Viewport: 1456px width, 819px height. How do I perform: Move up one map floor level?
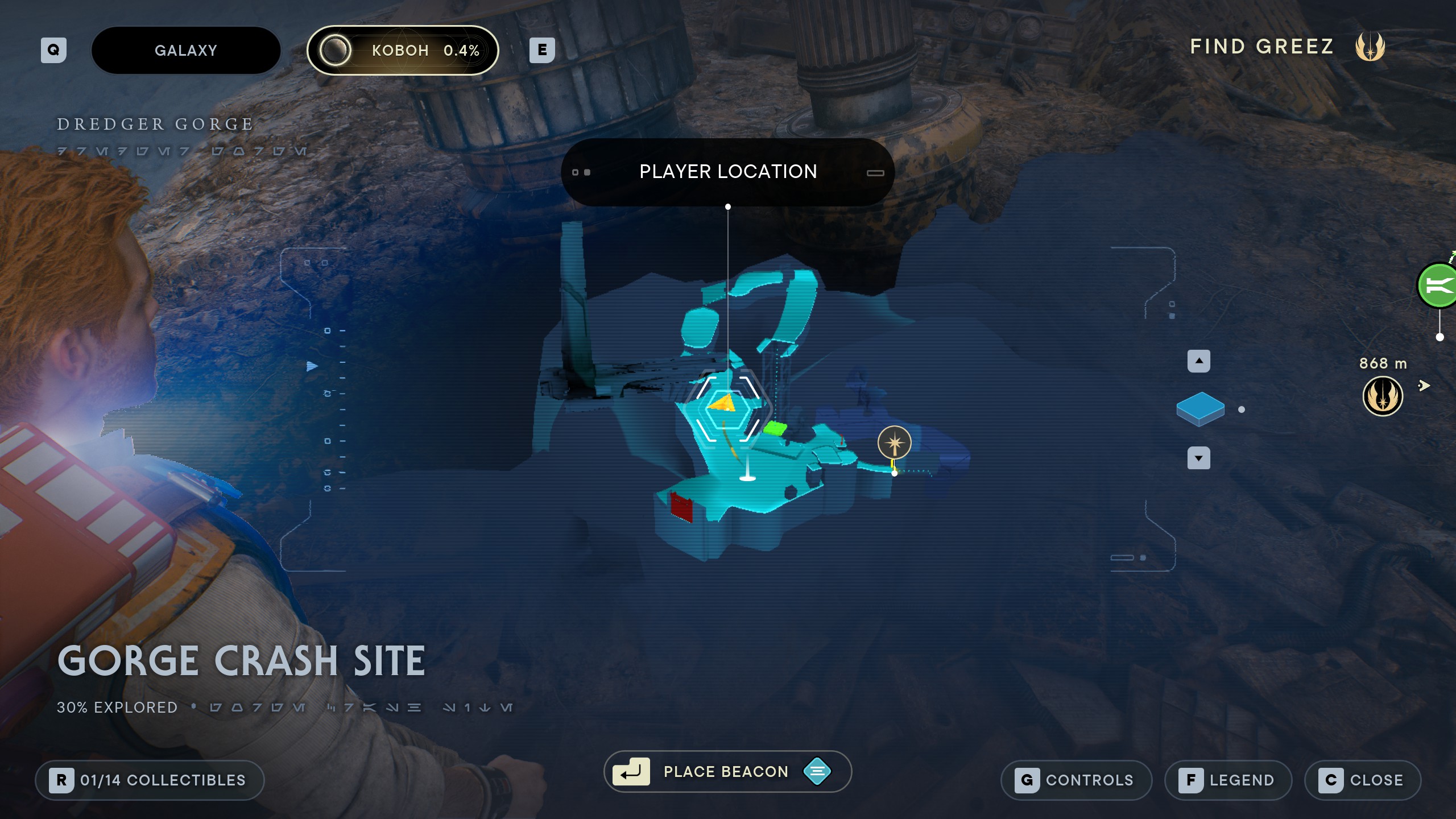tap(1198, 361)
